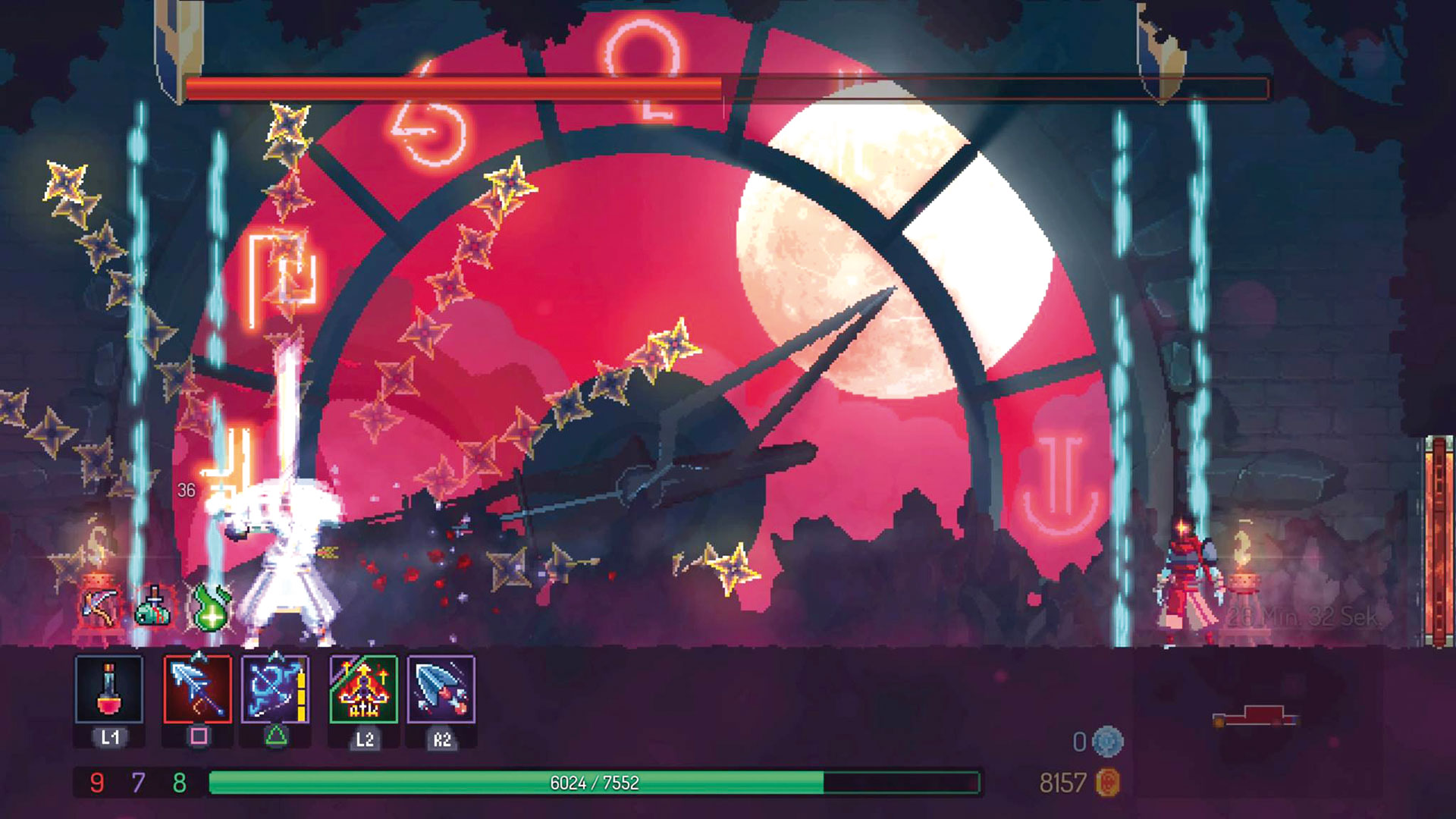Select the blue bow weapon slot
Screen dimensions: 1456x819
[275, 689]
